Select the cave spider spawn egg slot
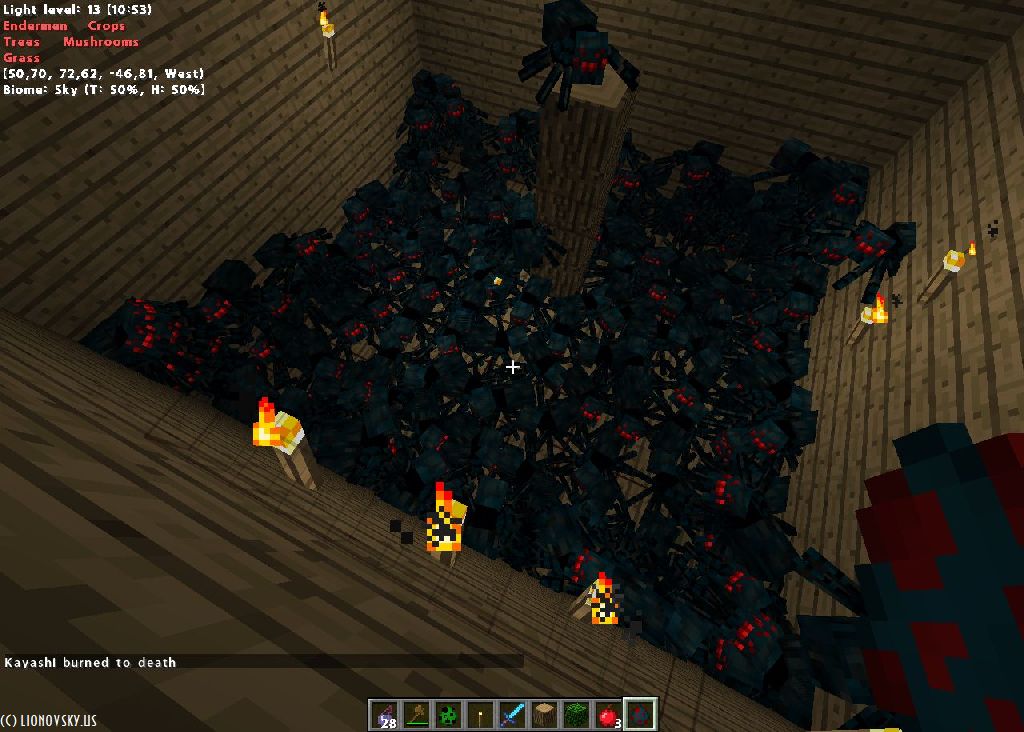Screen dimensions: 1024x732 click(640, 715)
